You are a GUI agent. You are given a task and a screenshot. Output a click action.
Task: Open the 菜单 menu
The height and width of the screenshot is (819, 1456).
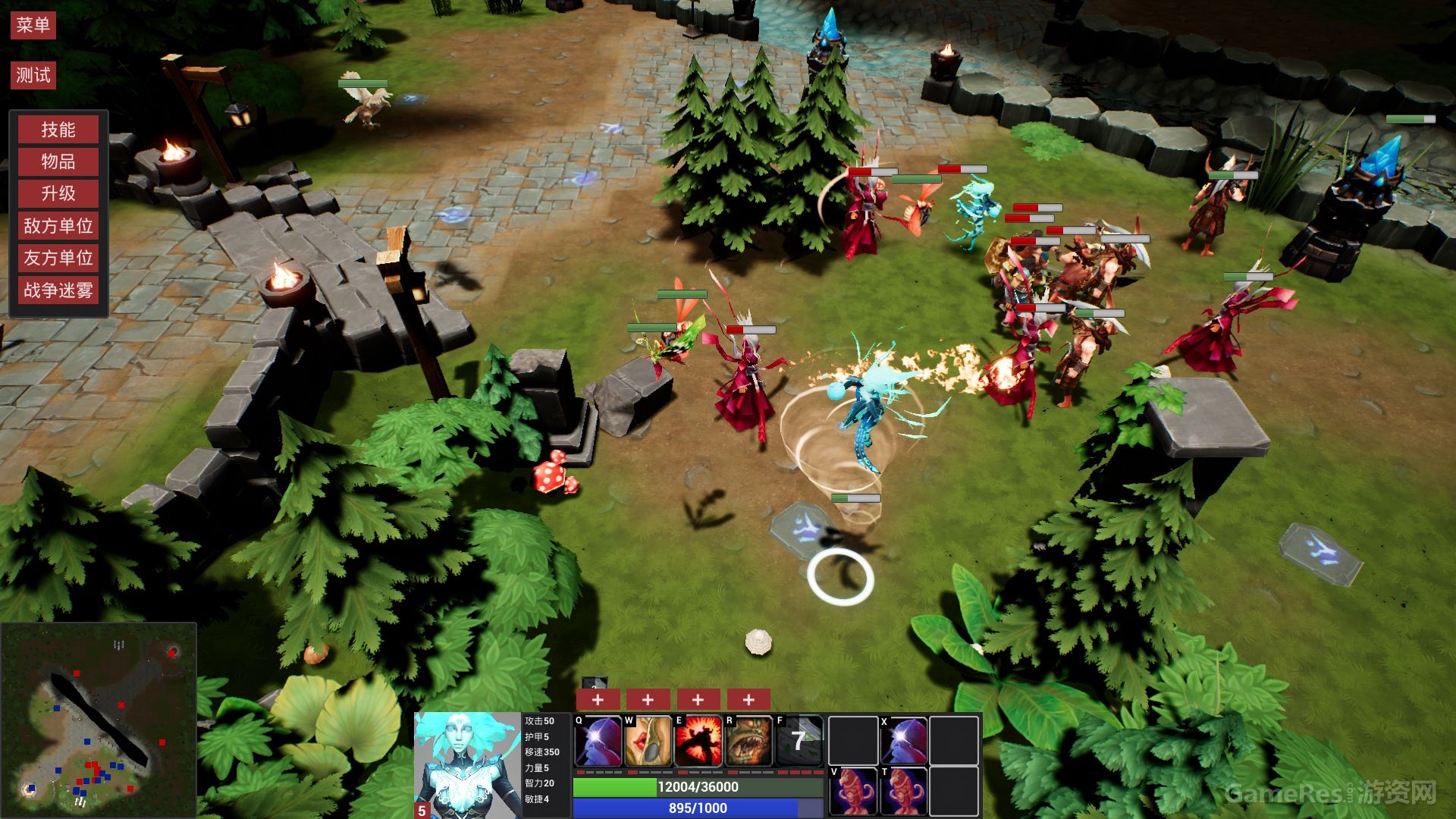[x=33, y=24]
